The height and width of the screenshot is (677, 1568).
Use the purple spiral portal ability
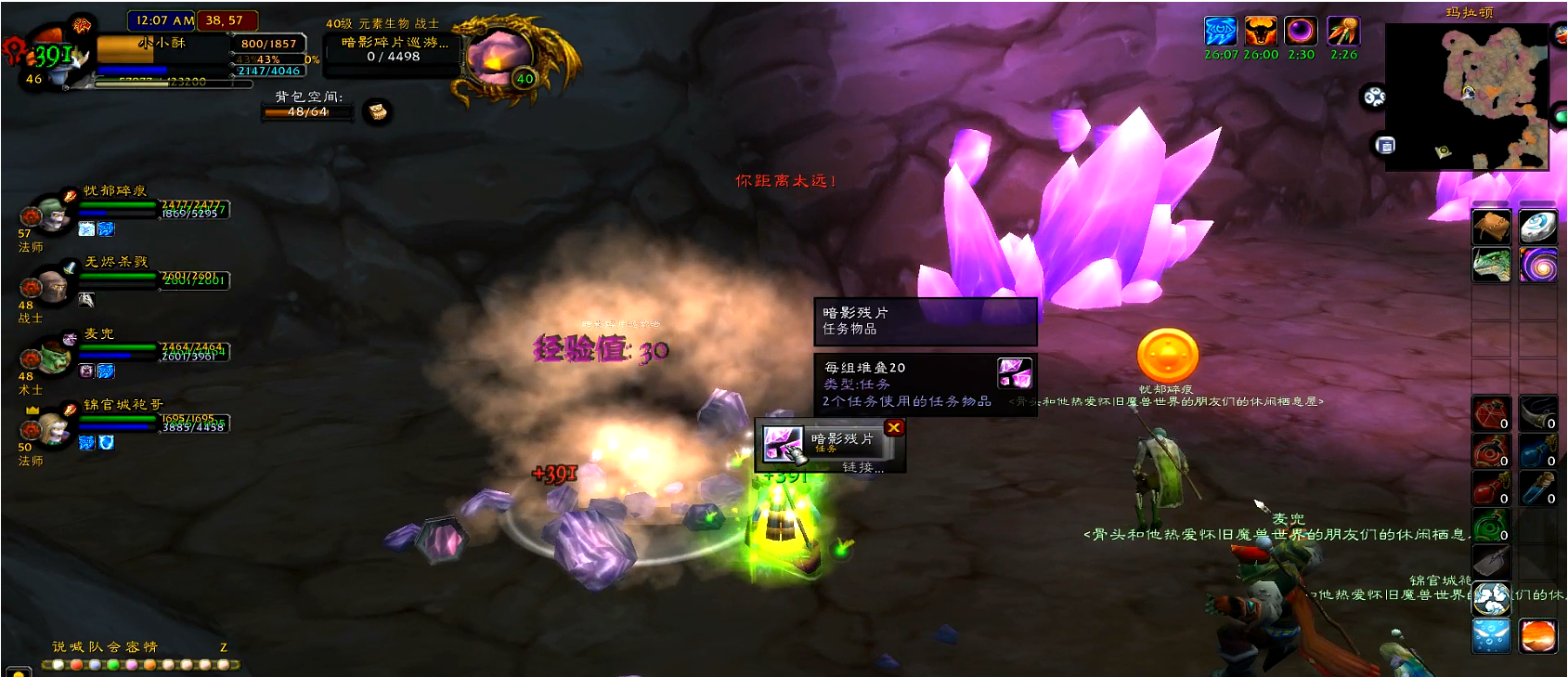[x=1537, y=266]
